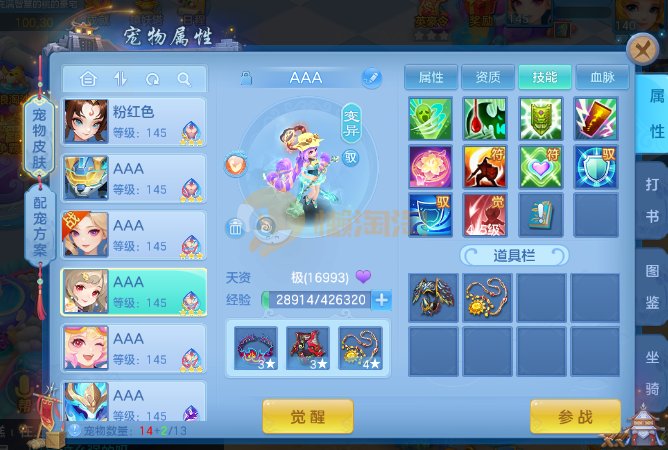Select the 4-star gold necklace equipment slot

359,348
